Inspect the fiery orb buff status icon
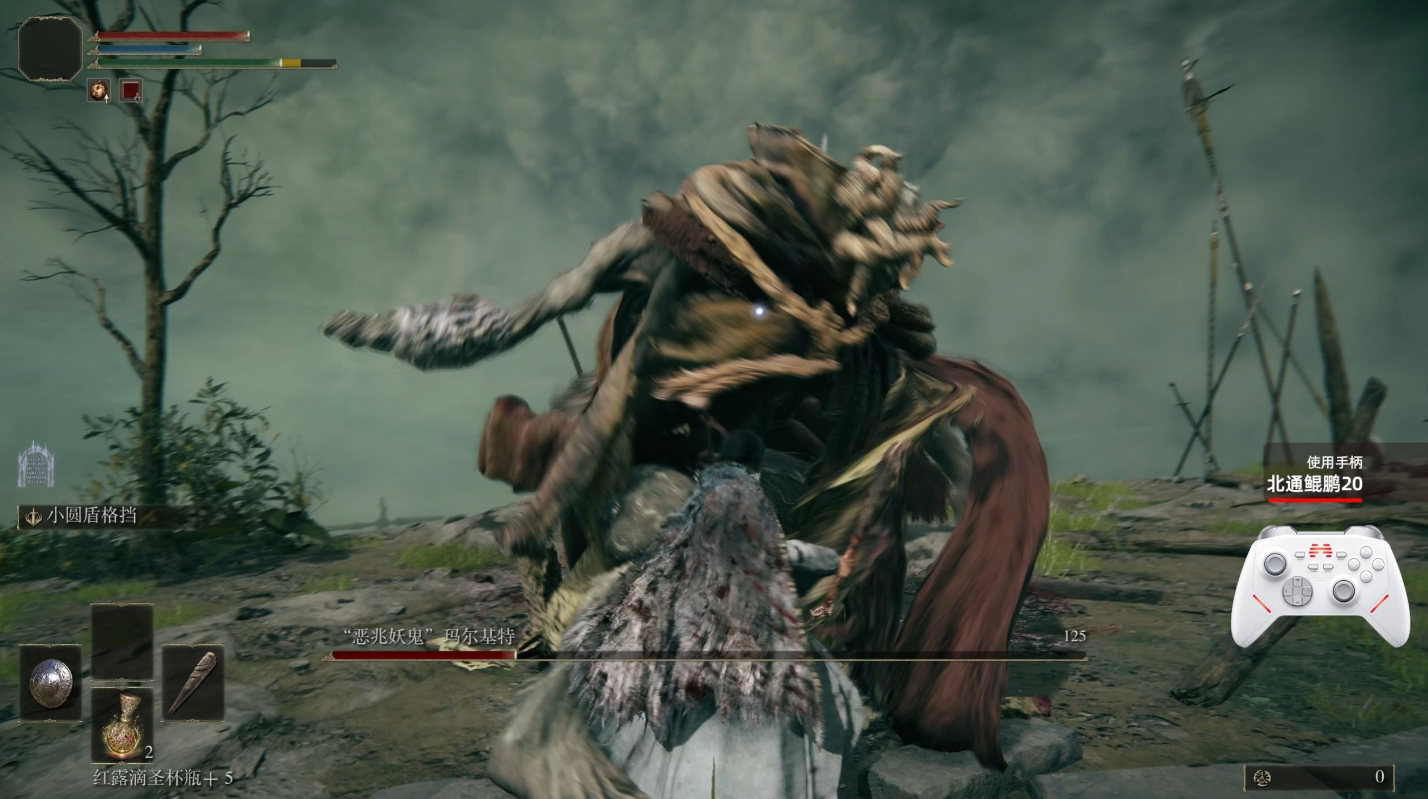This screenshot has height=799, width=1428. click(99, 91)
